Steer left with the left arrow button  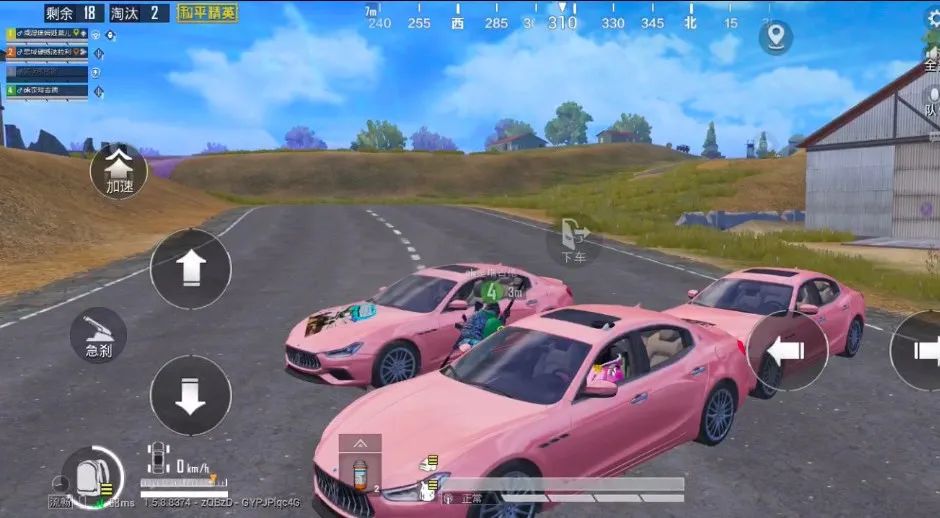pyautogui.click(x=787, y=350)
